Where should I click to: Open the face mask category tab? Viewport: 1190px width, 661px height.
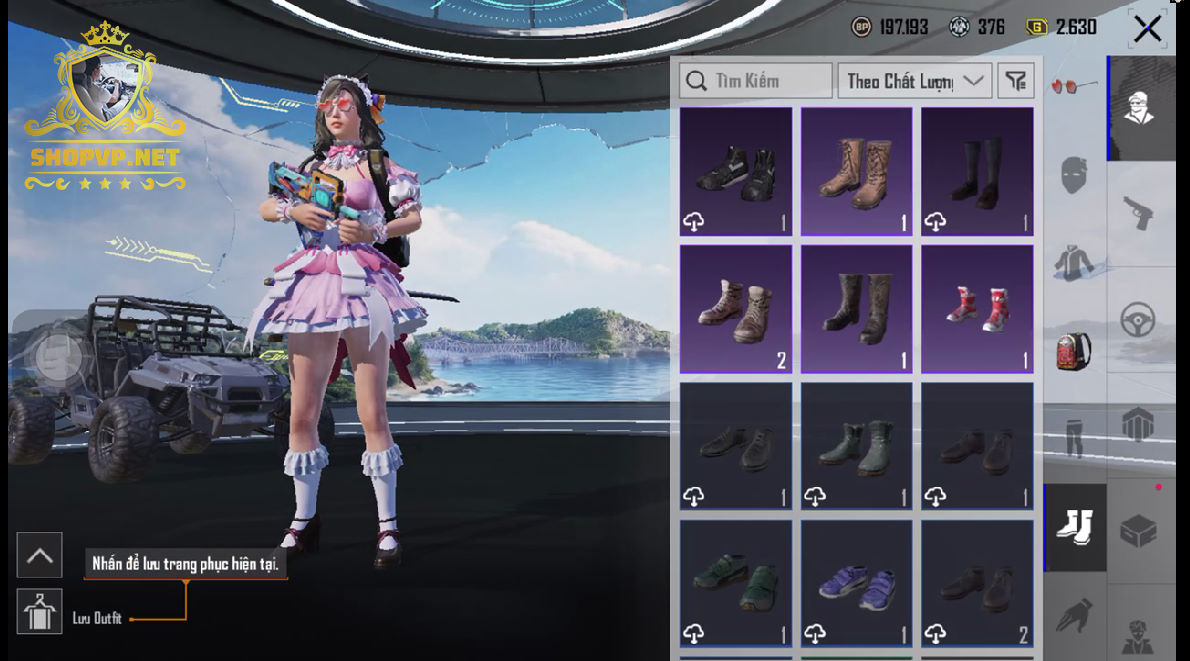pyautogui.click(x=1074, y=176)
